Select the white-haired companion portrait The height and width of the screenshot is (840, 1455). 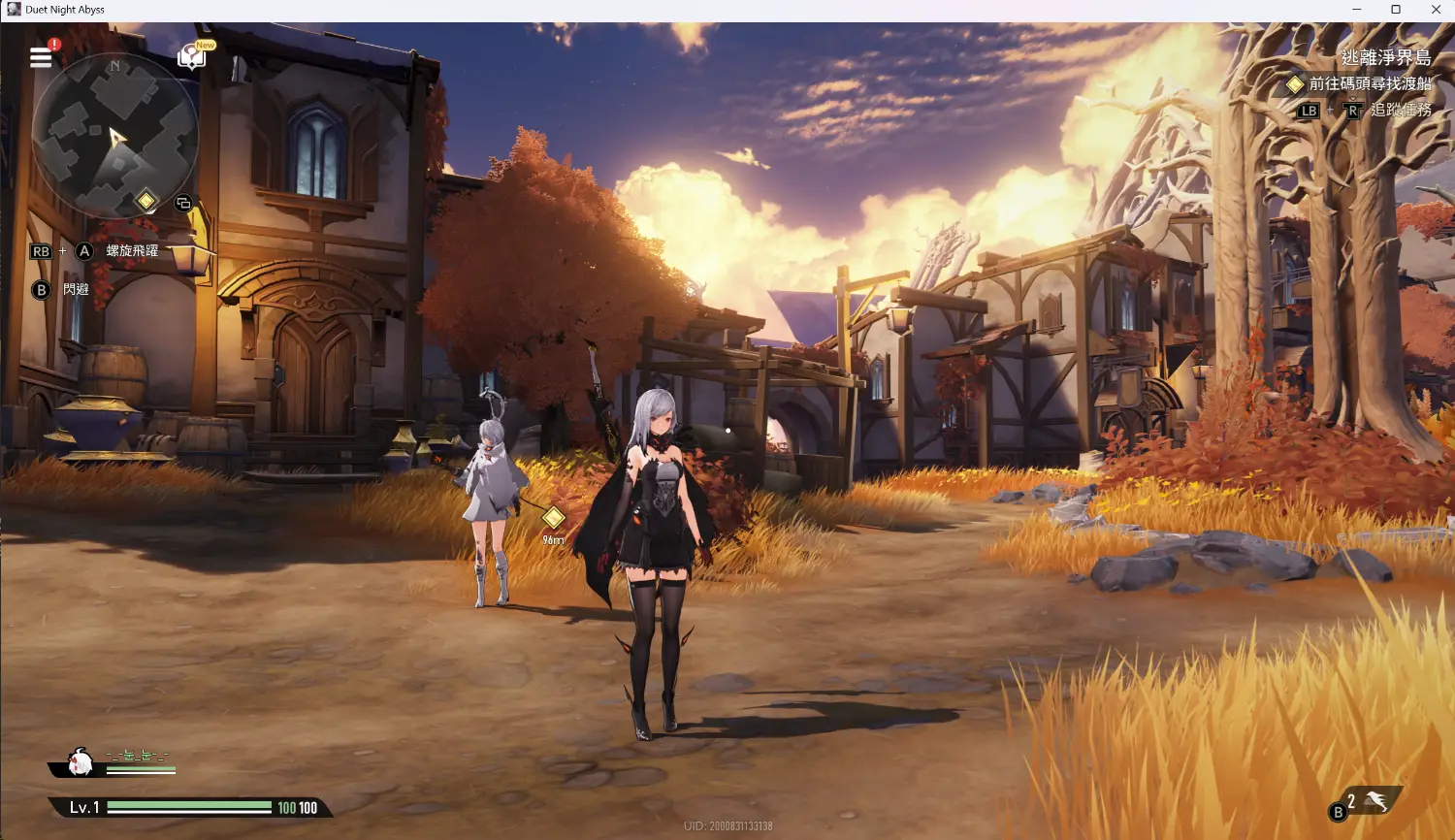point(81,762)
